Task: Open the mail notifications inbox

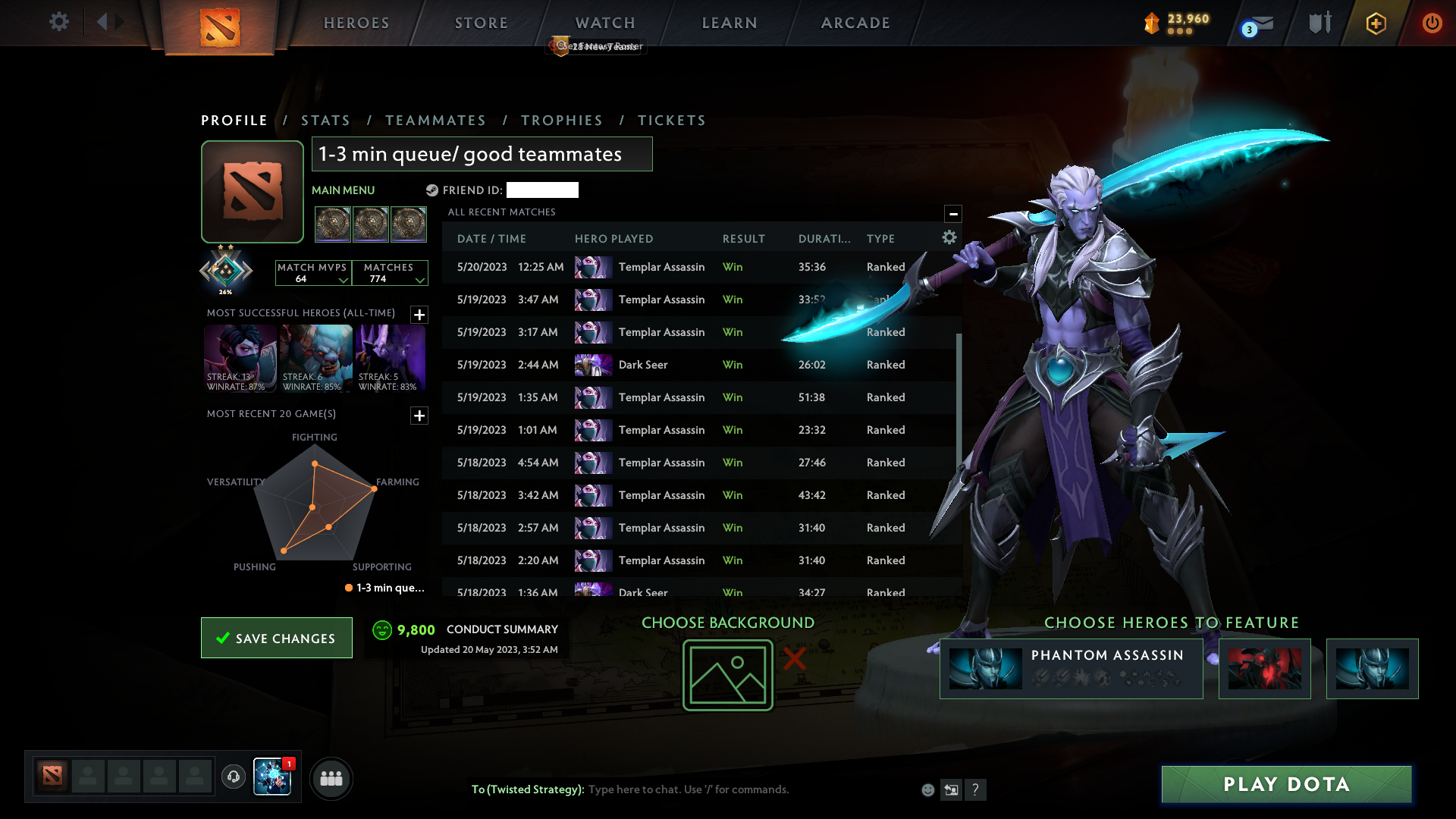Action: [x=1255, y=23]
